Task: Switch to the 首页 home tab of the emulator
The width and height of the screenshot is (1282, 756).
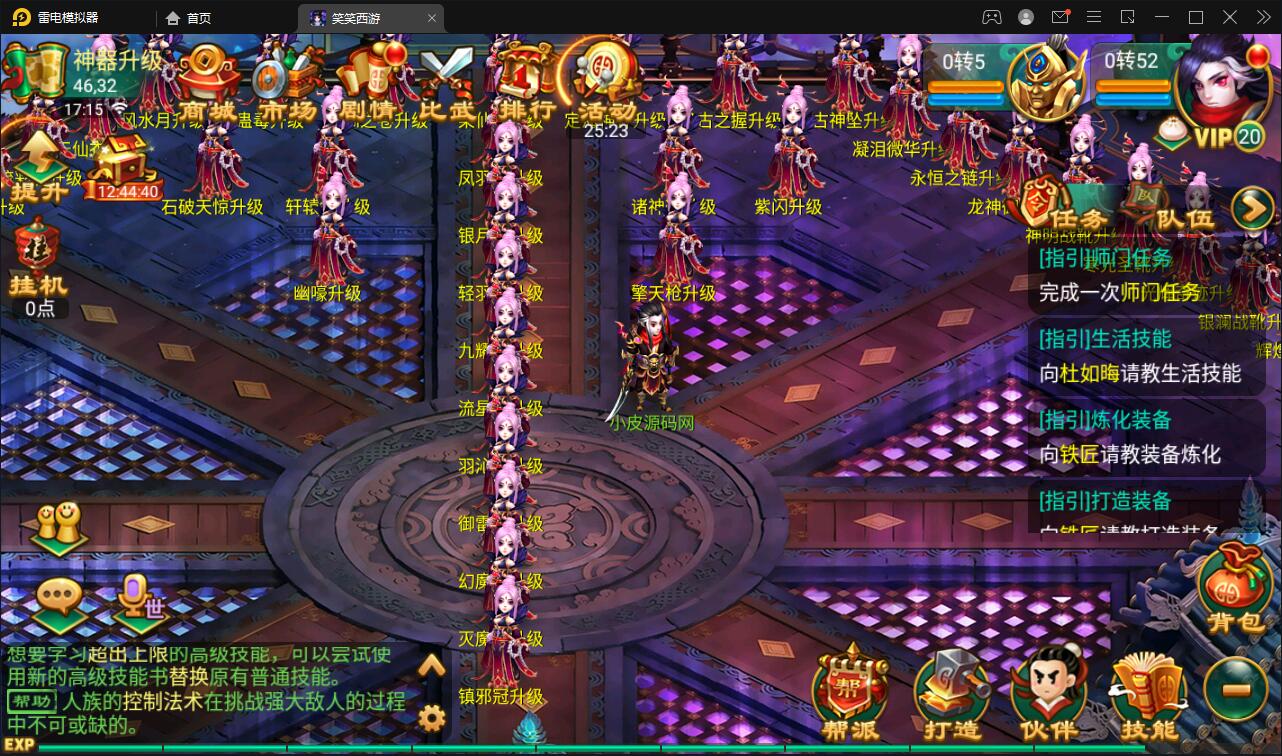Action: coord(190,17)
